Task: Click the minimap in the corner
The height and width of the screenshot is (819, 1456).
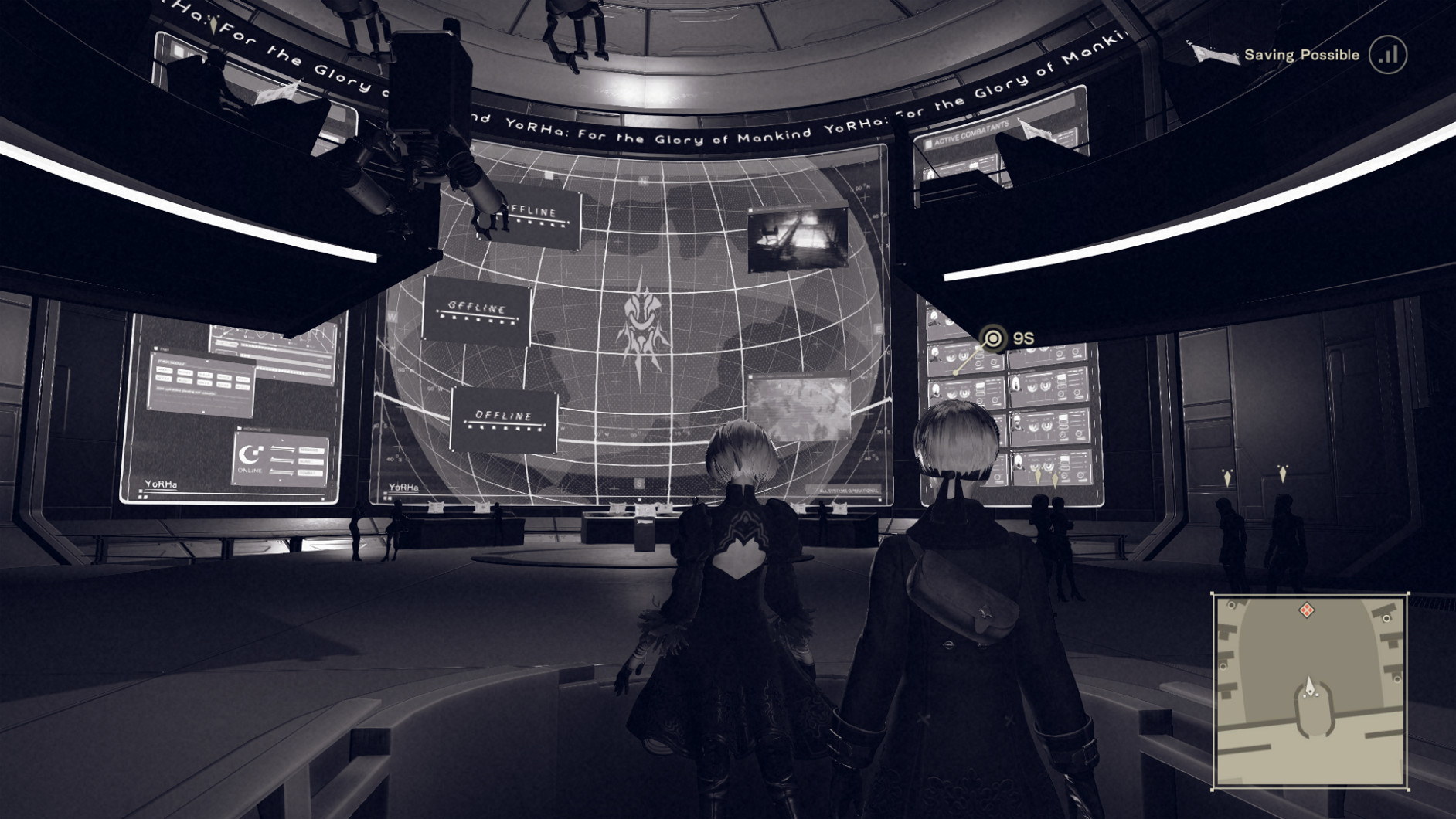Action: click(1310, 692)
